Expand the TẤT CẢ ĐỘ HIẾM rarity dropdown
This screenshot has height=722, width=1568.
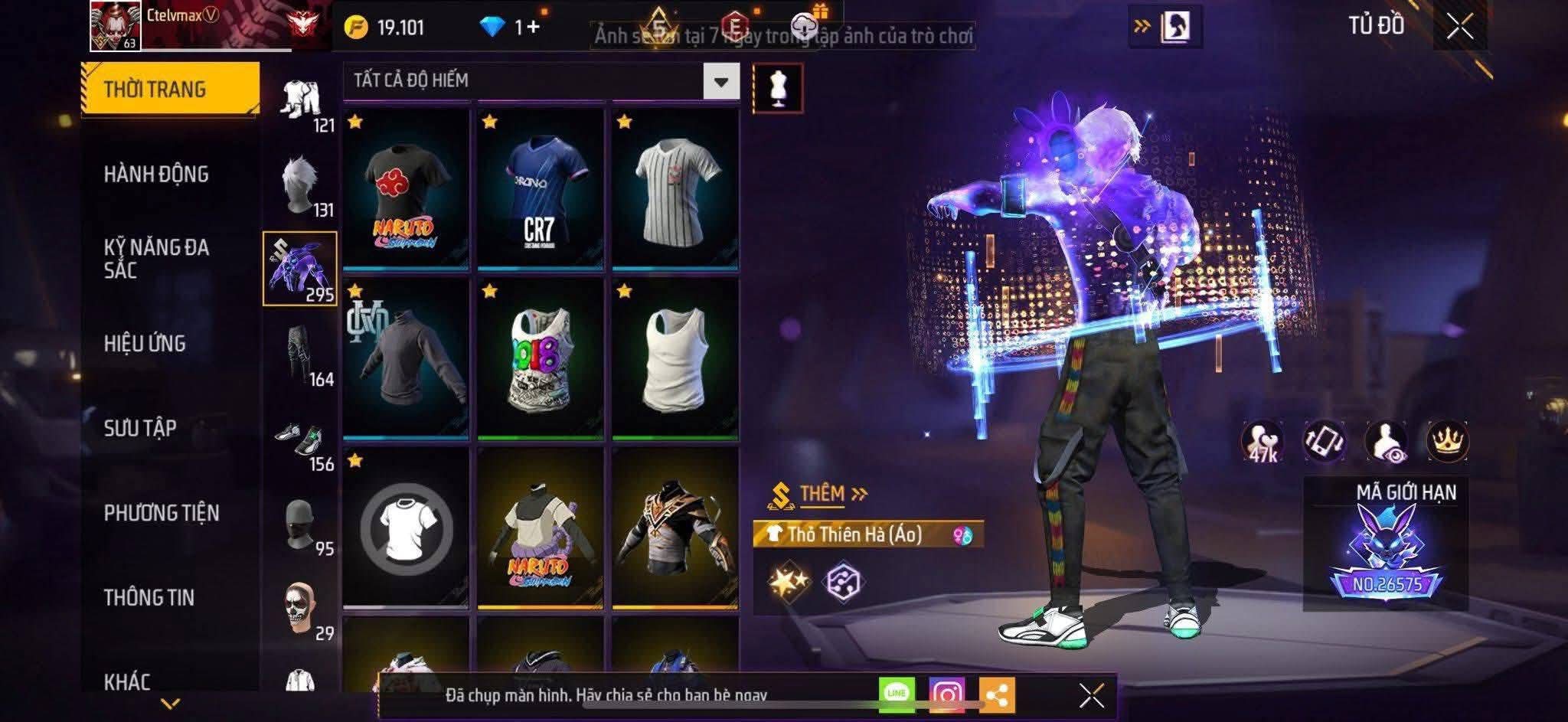coord(720,81)
